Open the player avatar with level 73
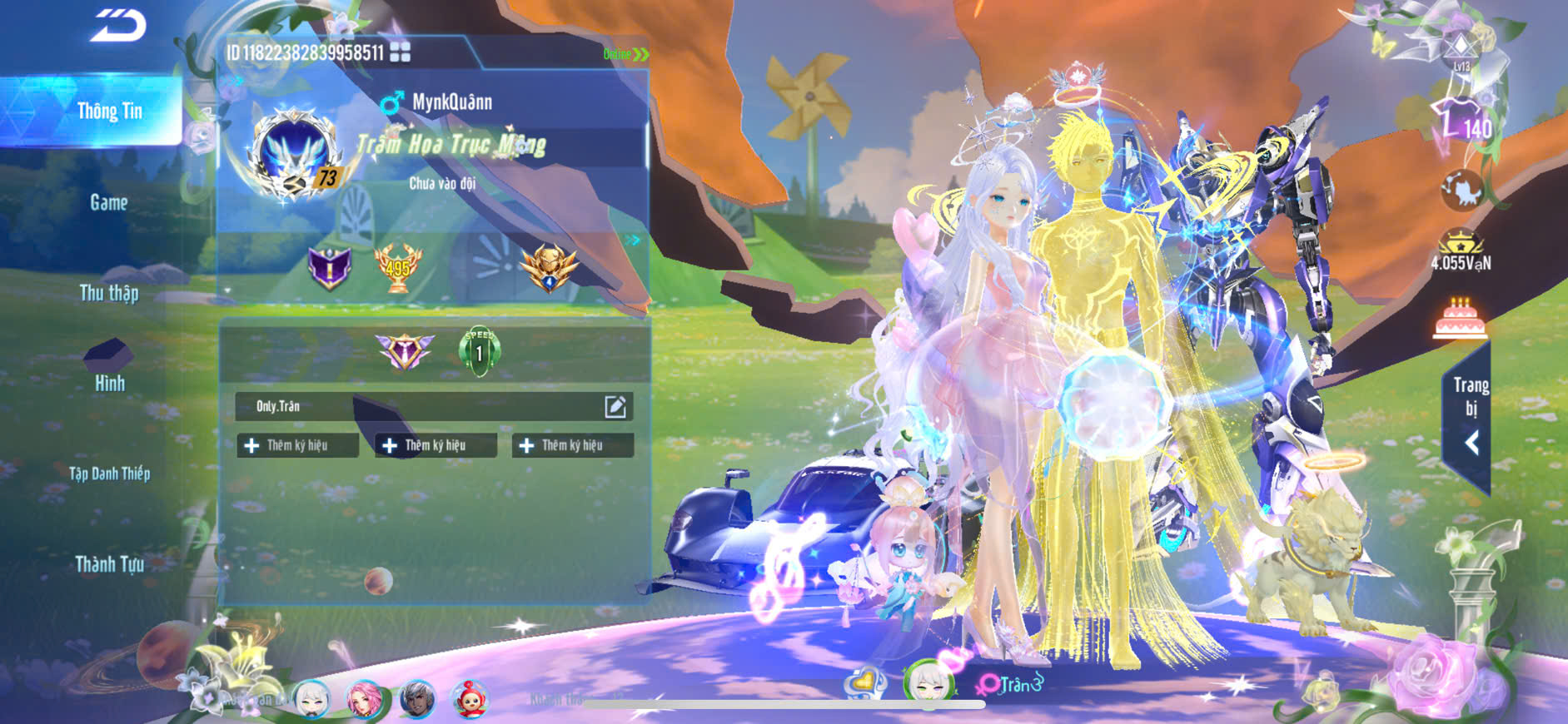 tap(294, 156)
